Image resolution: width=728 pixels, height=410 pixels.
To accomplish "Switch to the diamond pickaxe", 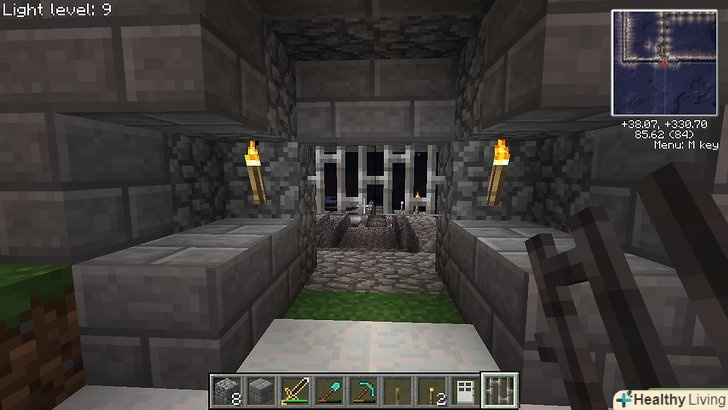I will click(x=363, y=390).
